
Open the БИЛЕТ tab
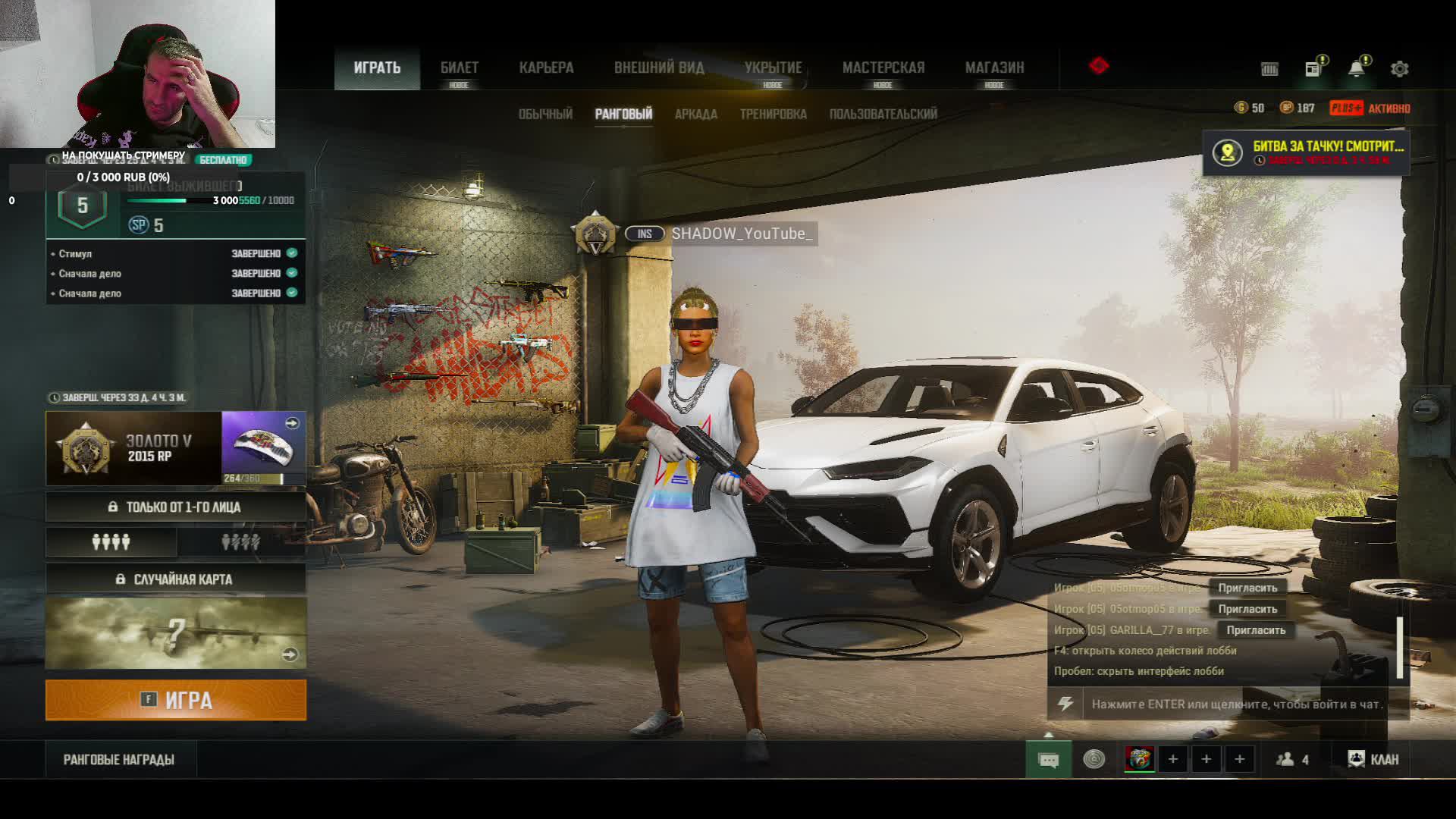pos(460,68)
